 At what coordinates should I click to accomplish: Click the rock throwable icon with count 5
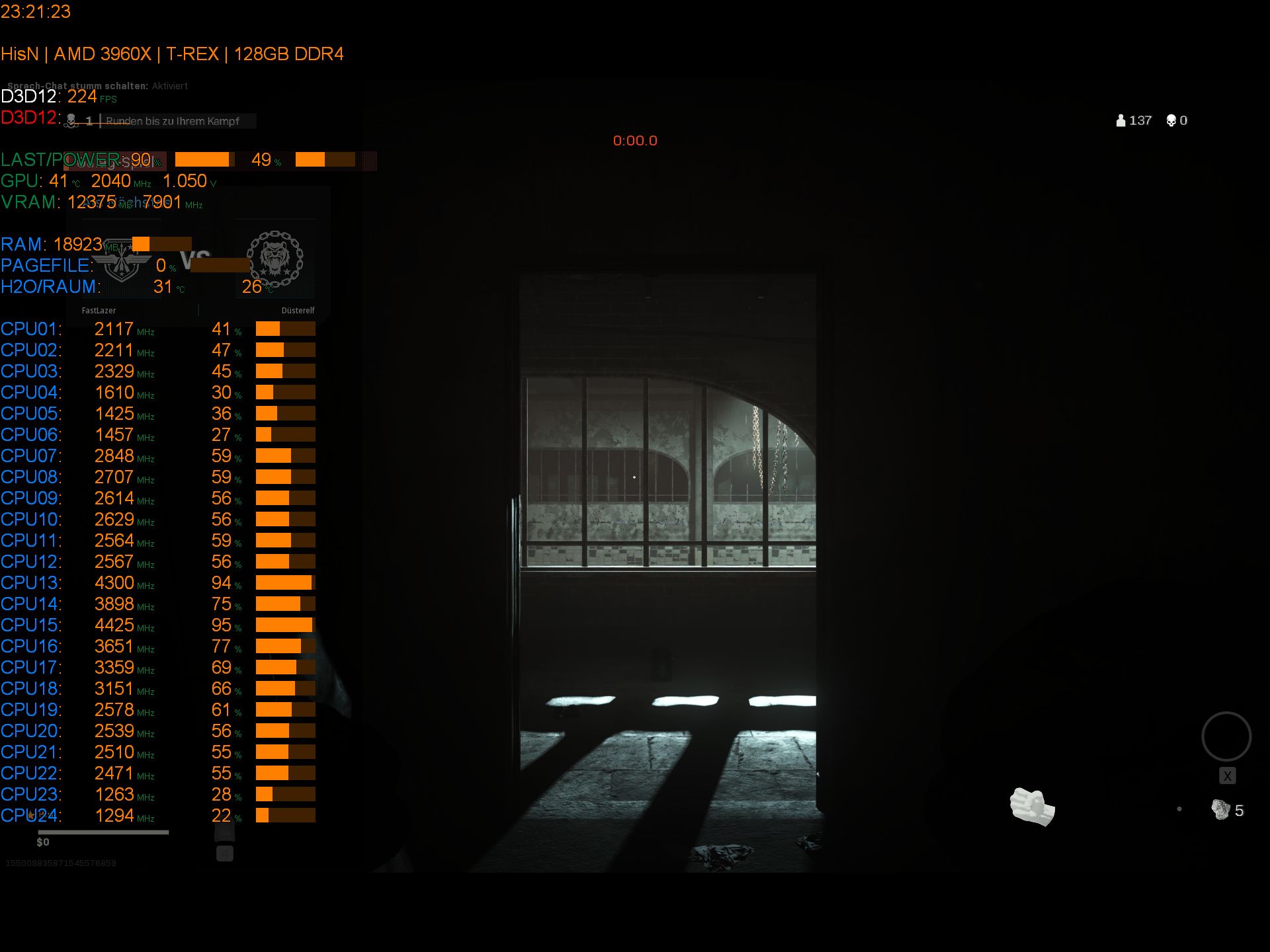pyautogui.click(x=1220, y=808)
